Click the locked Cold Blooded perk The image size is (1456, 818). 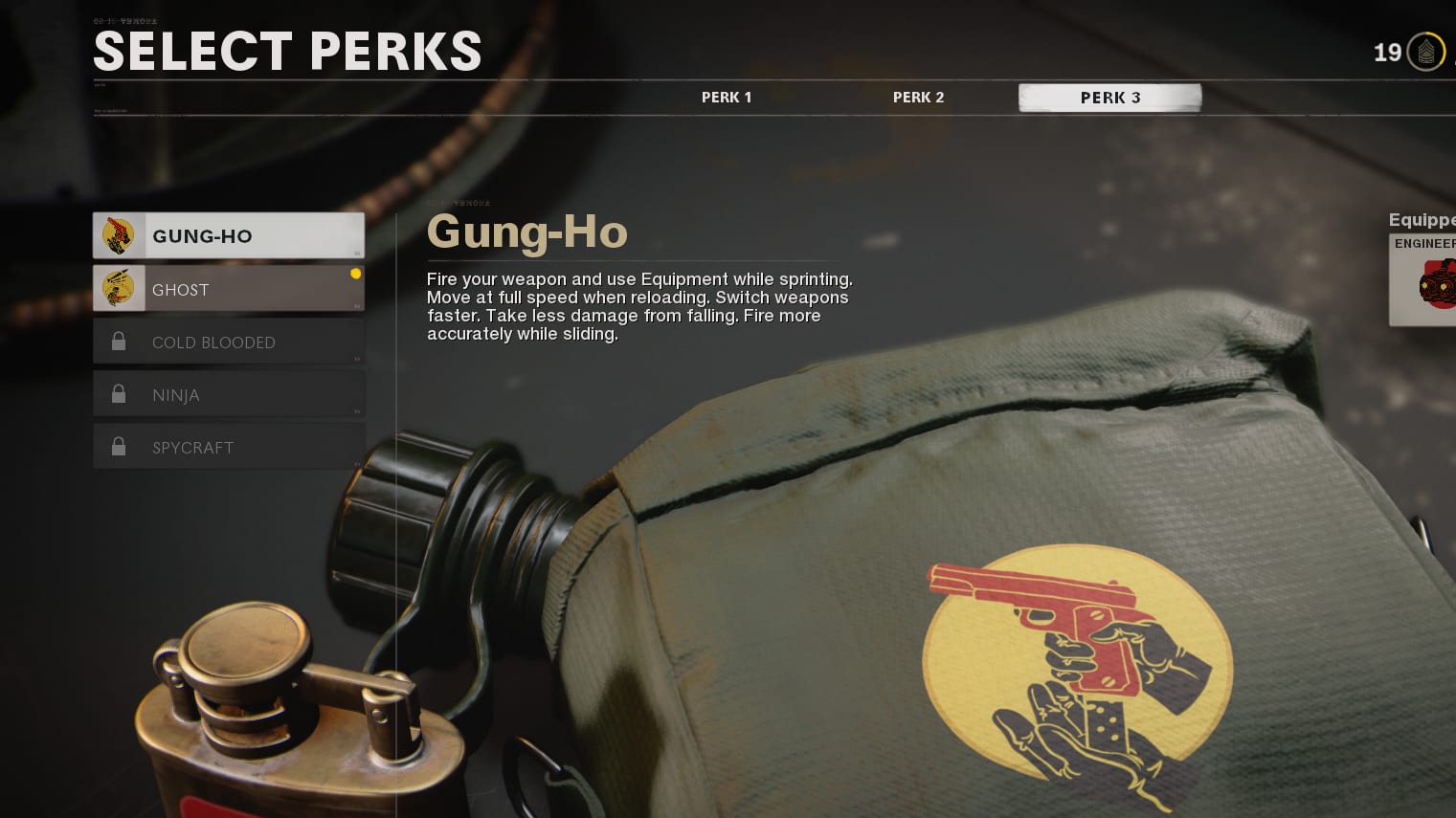click(x=229, y=342)
